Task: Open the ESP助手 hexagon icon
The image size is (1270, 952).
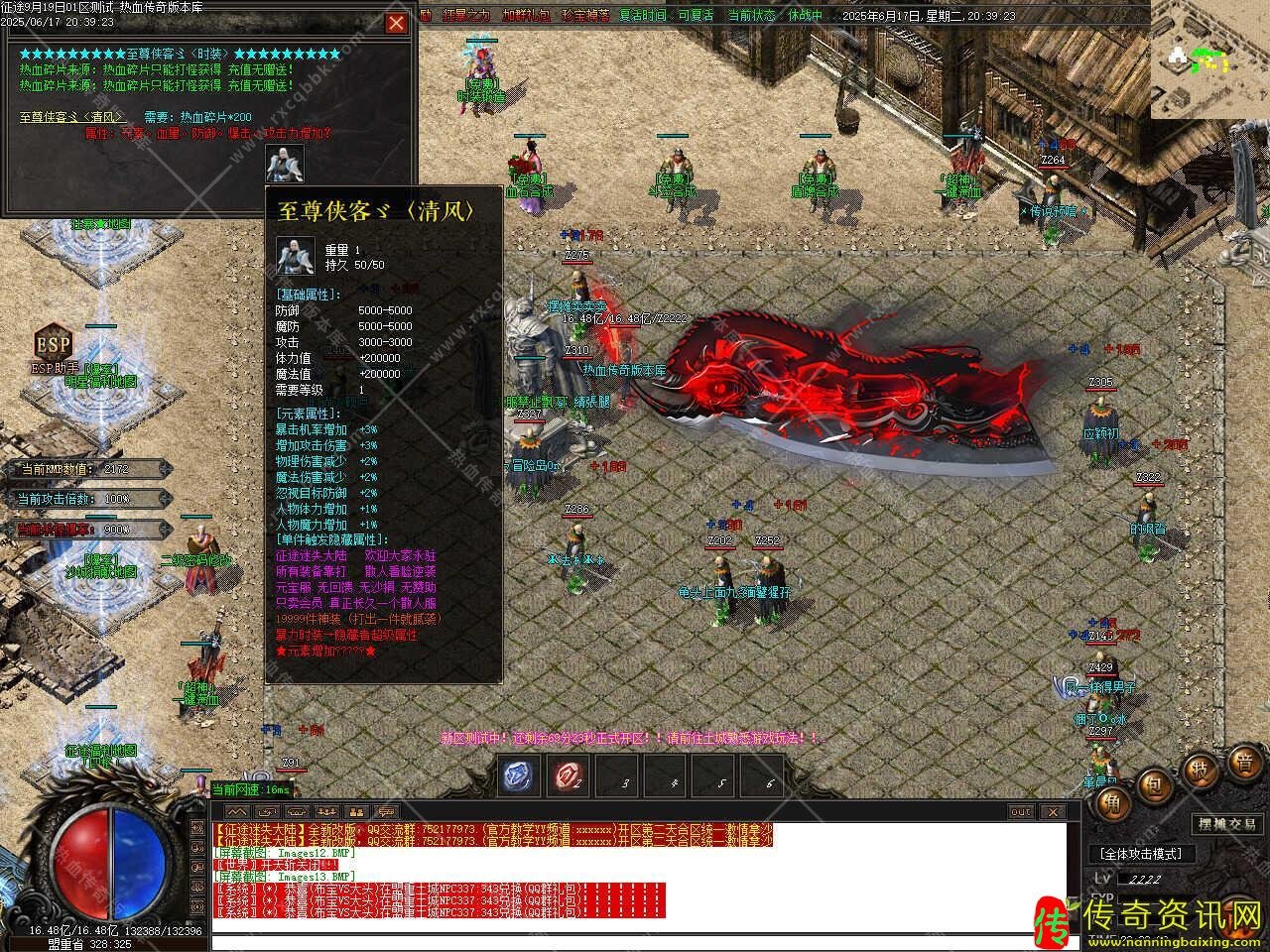Action: click(x=53, y=344)
